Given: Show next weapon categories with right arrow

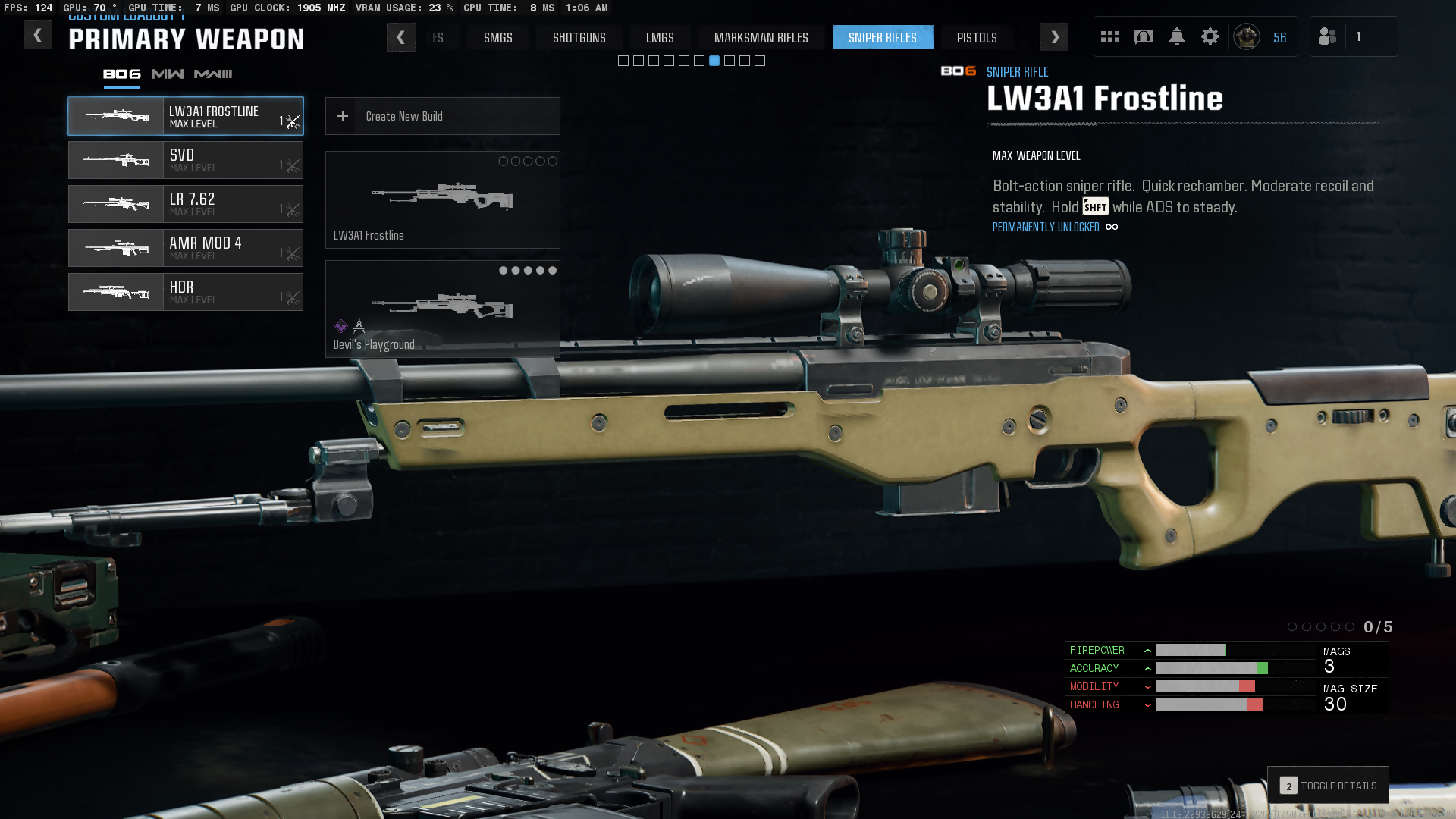Looking at the screenshot, I should point(1054,37).
